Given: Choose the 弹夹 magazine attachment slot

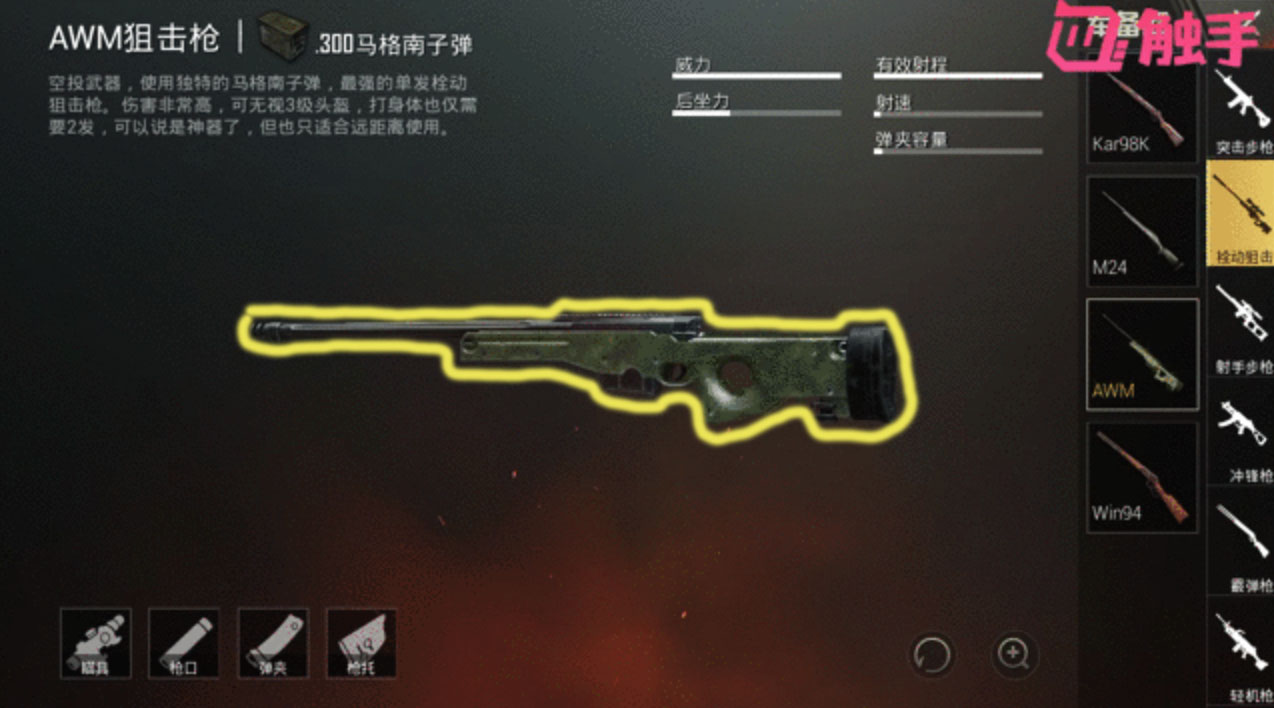Looking at the screenshot, I should click(273, 643).
